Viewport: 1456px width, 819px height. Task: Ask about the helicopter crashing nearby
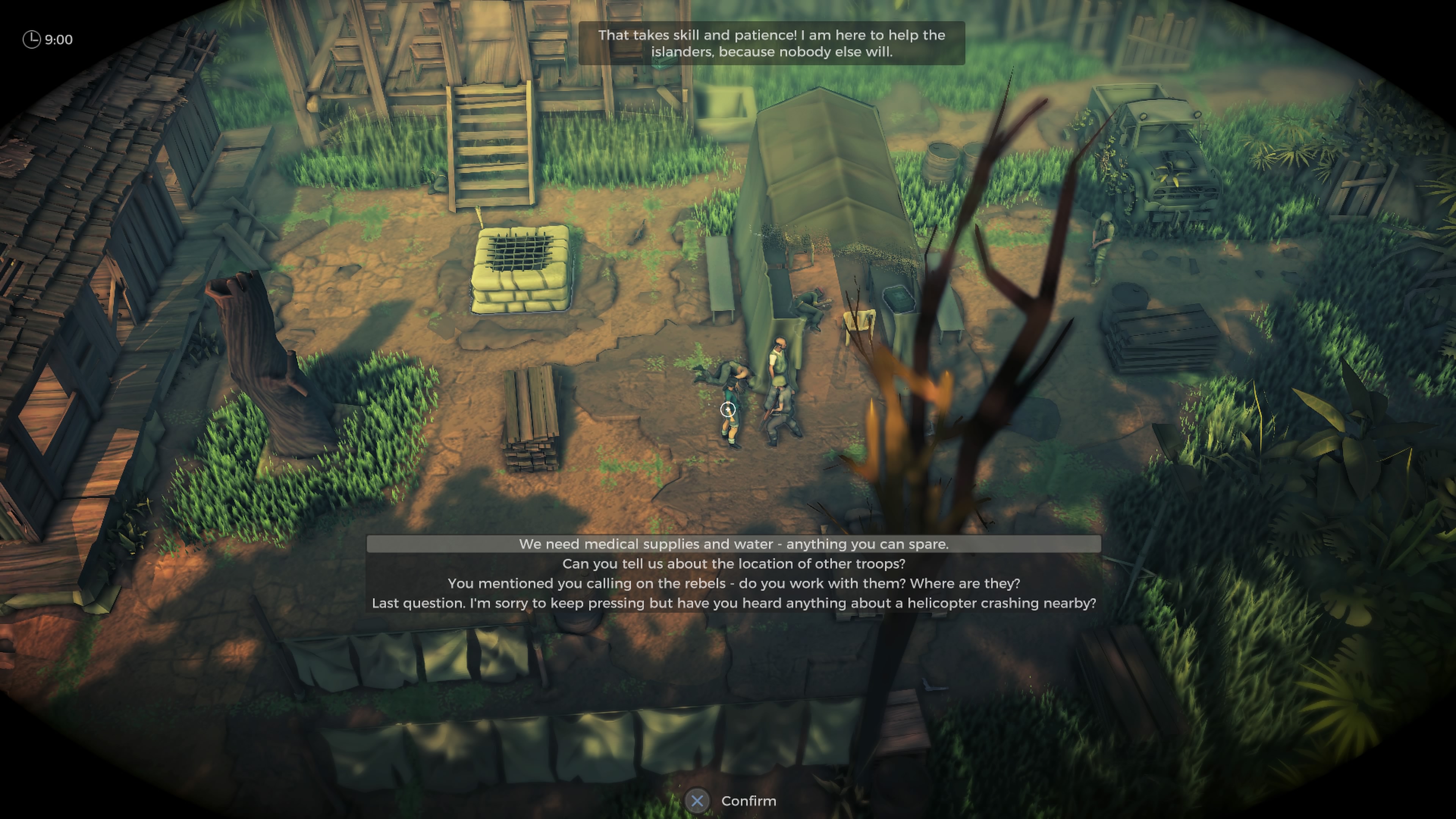point(734,603)
